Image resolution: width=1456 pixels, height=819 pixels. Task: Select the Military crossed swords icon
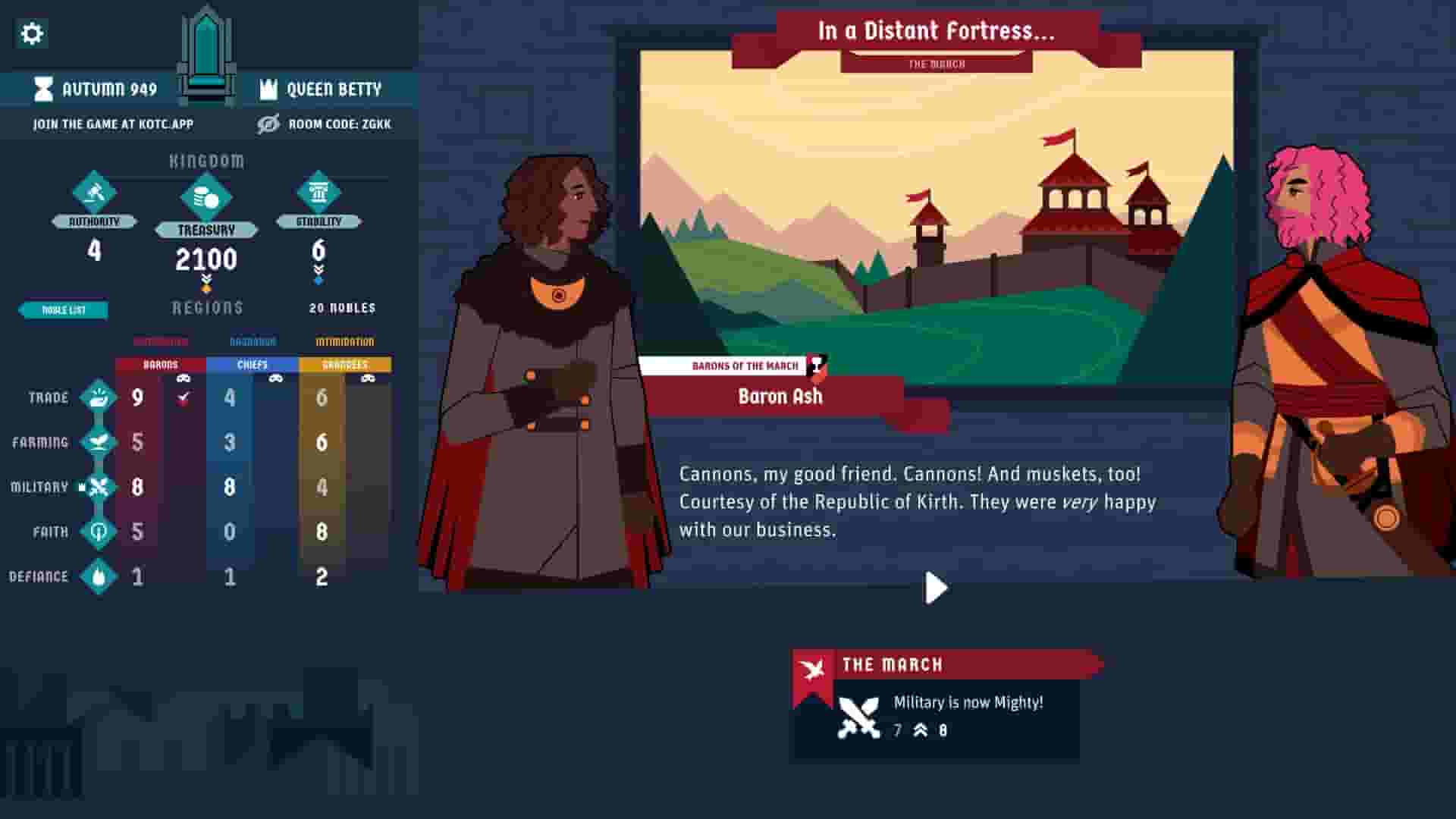[99, 486]
